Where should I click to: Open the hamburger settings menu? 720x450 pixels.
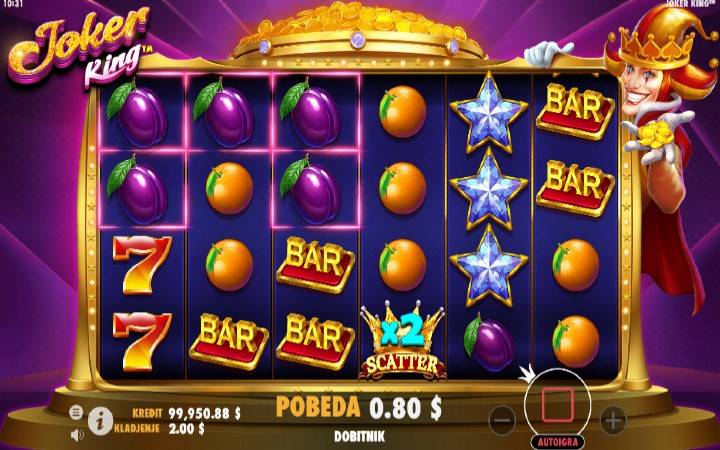tap(77, 412)
